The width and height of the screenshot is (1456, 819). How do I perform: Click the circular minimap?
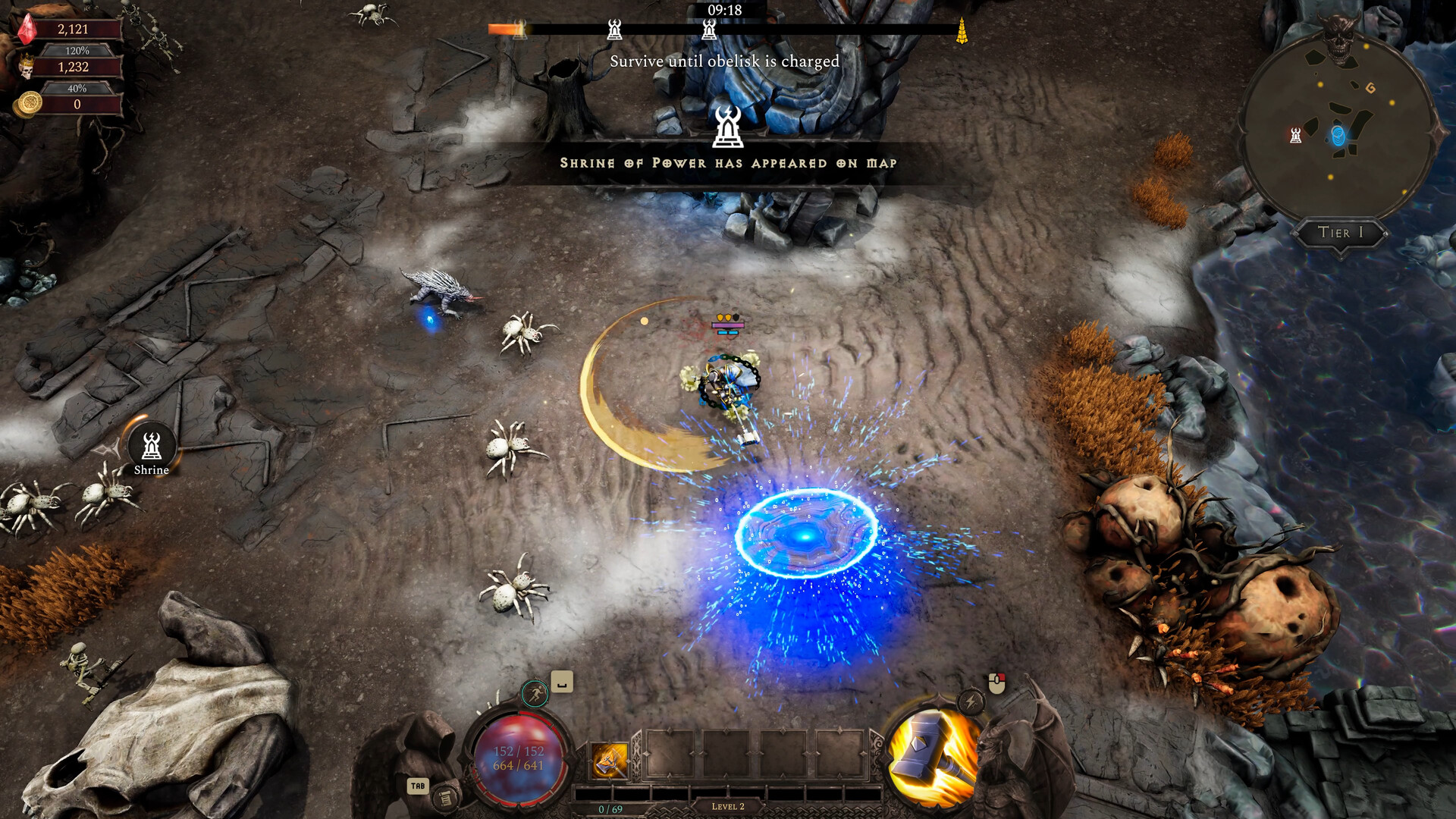coord(1338,130)
